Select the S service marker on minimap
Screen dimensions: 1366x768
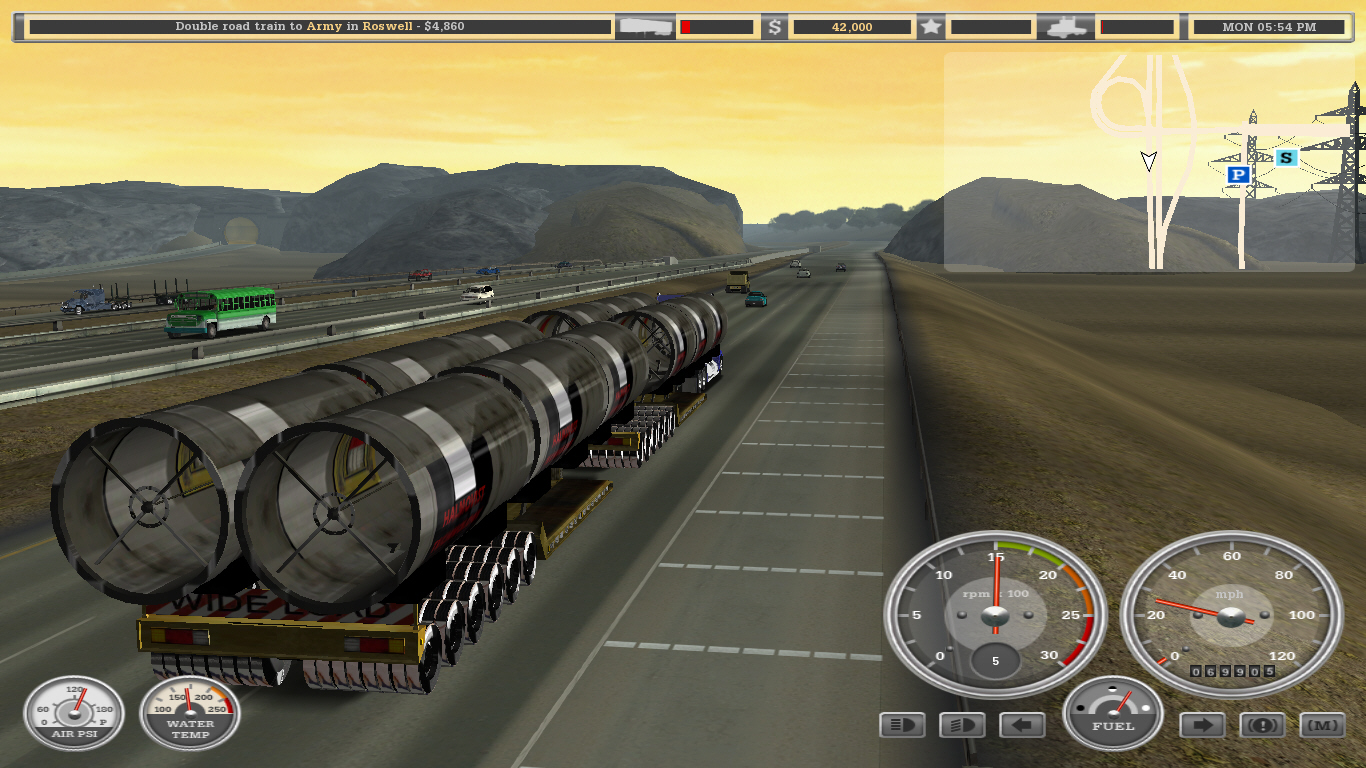(1286, 157)
